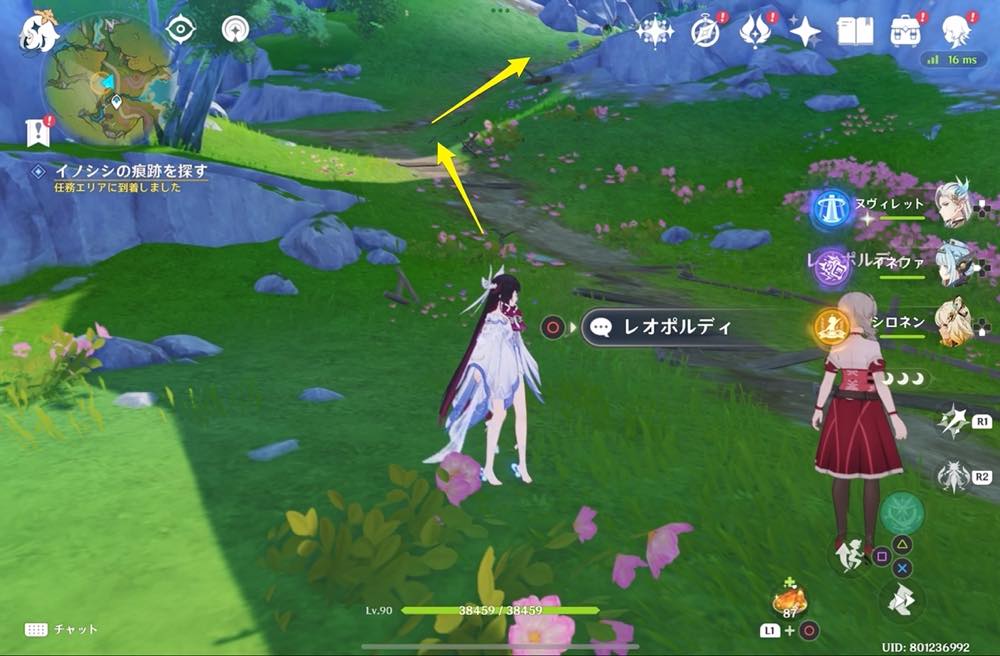The height and width of the screenshot is (656, 1000).
Task: Open the compass Events icon
Action: click(706, 31)
